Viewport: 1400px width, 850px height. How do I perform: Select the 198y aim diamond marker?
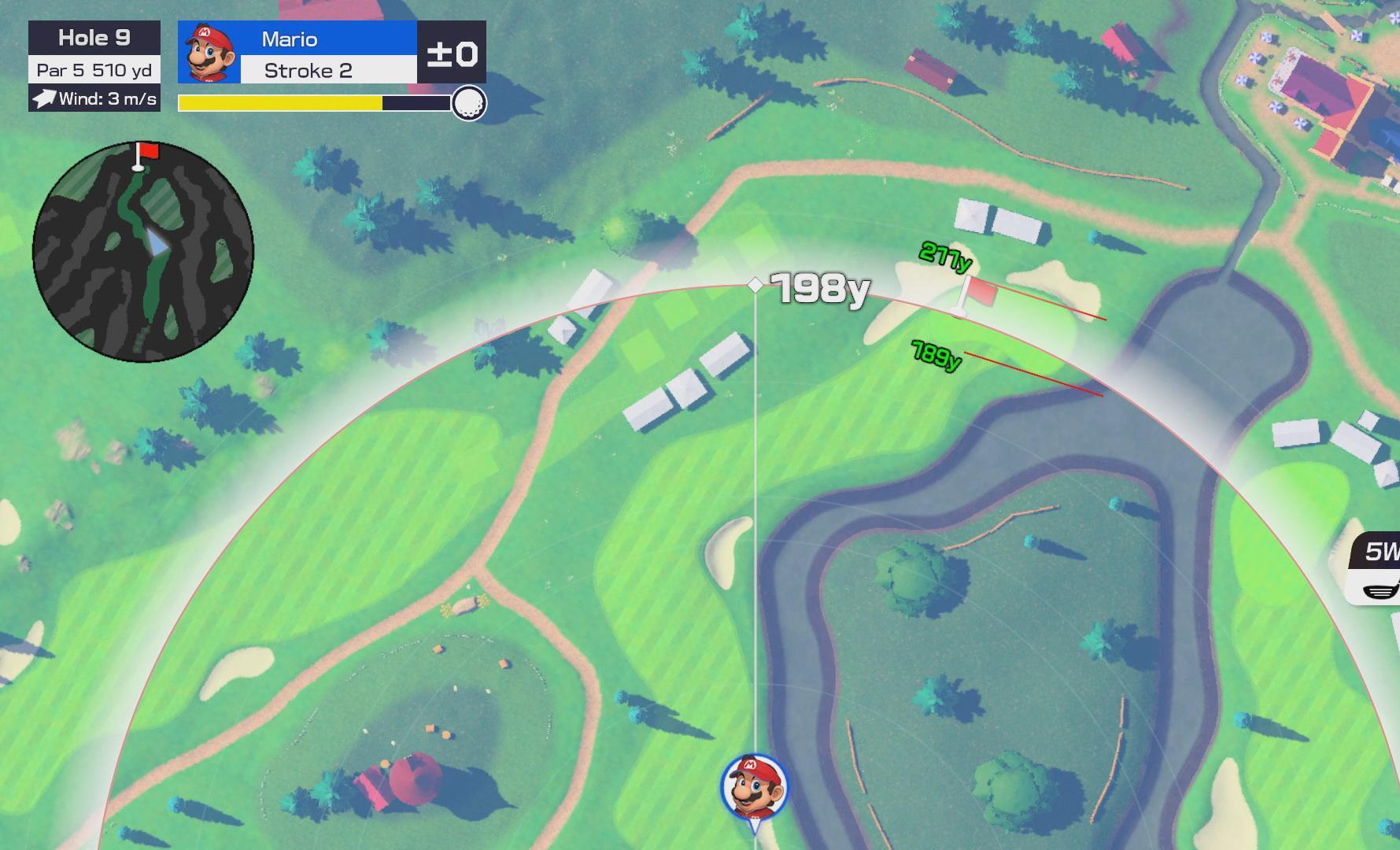755,284
